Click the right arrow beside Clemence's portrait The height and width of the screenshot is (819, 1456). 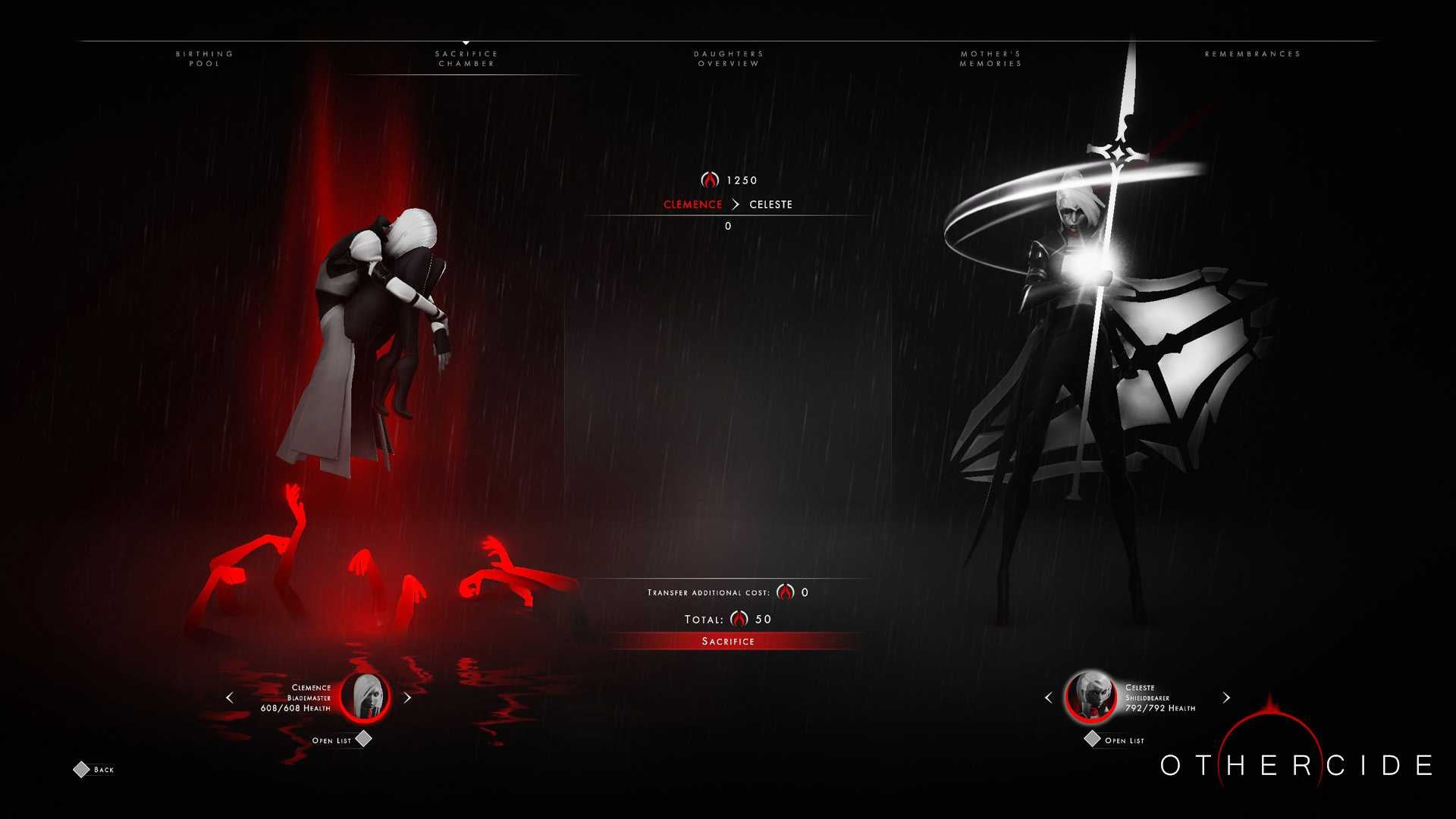pyautogui.click(x=406, y=698)
